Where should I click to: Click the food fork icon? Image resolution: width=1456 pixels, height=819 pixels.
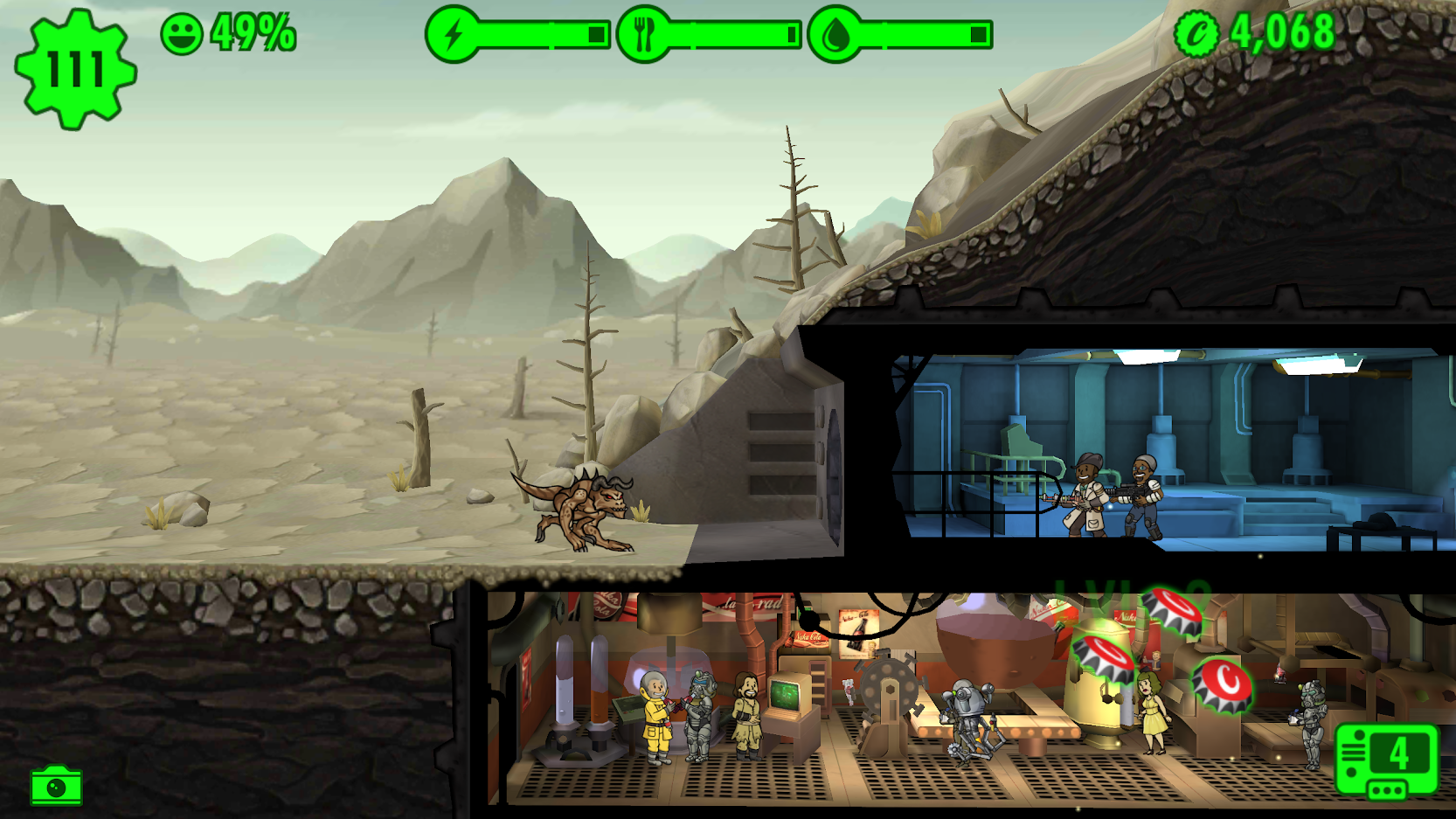645,34
